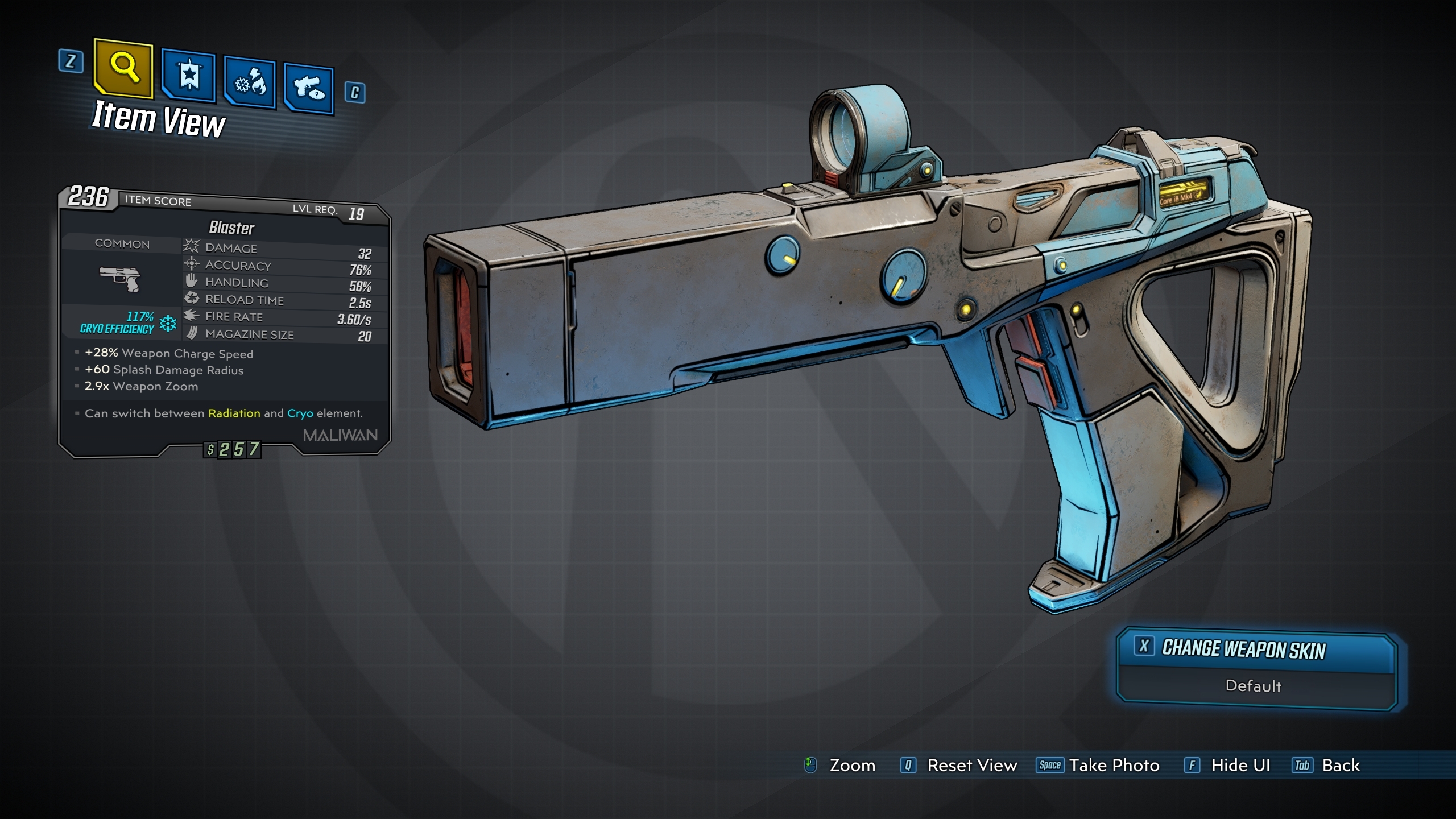Toggle Hide UI in the bottom bar

click(1228, 766)
